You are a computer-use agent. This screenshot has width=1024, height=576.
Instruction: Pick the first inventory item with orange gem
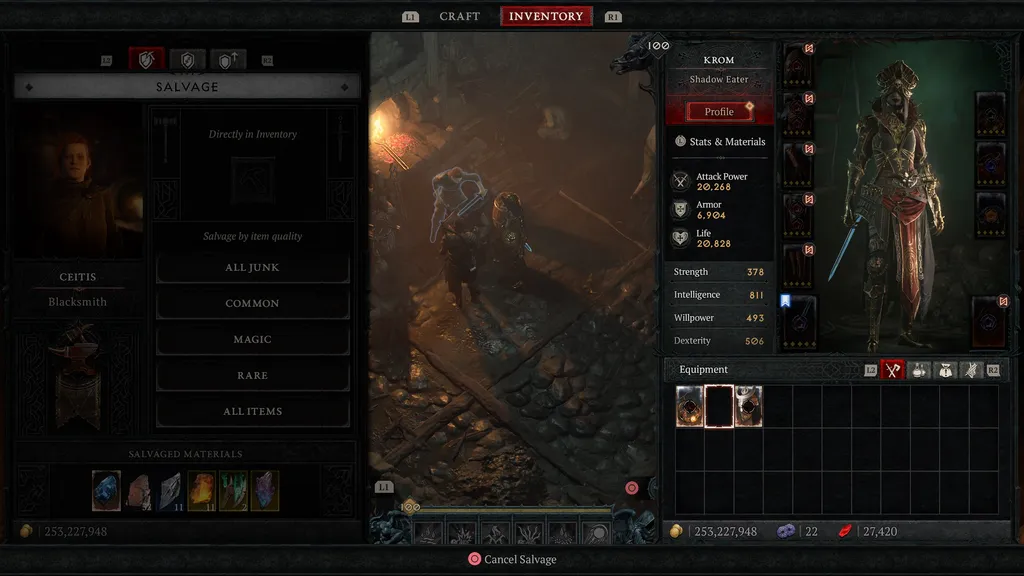click(x=690, y=407)
